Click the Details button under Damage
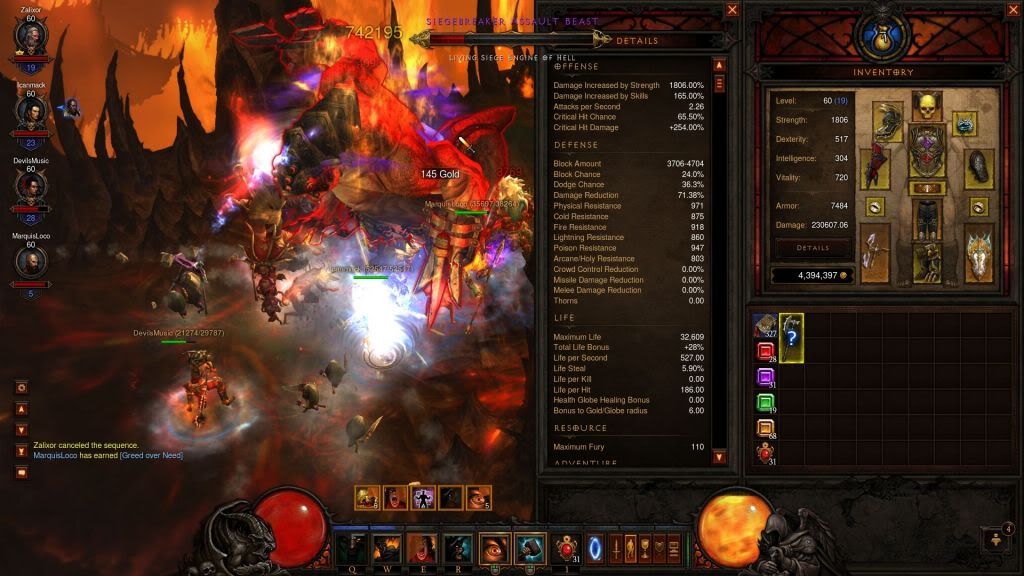 point(812,247)
